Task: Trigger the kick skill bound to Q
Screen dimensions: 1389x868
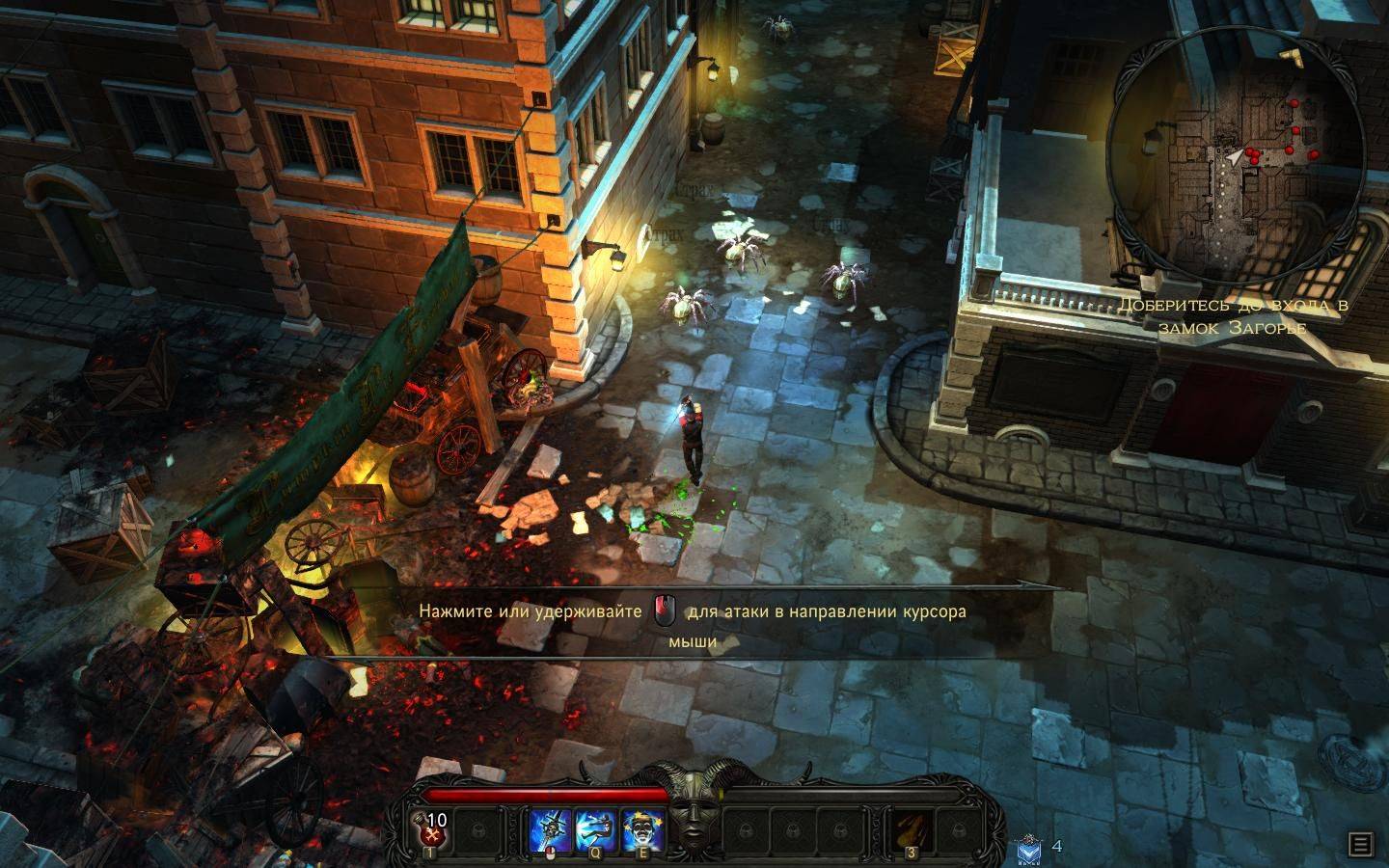Action: [597, 829]
